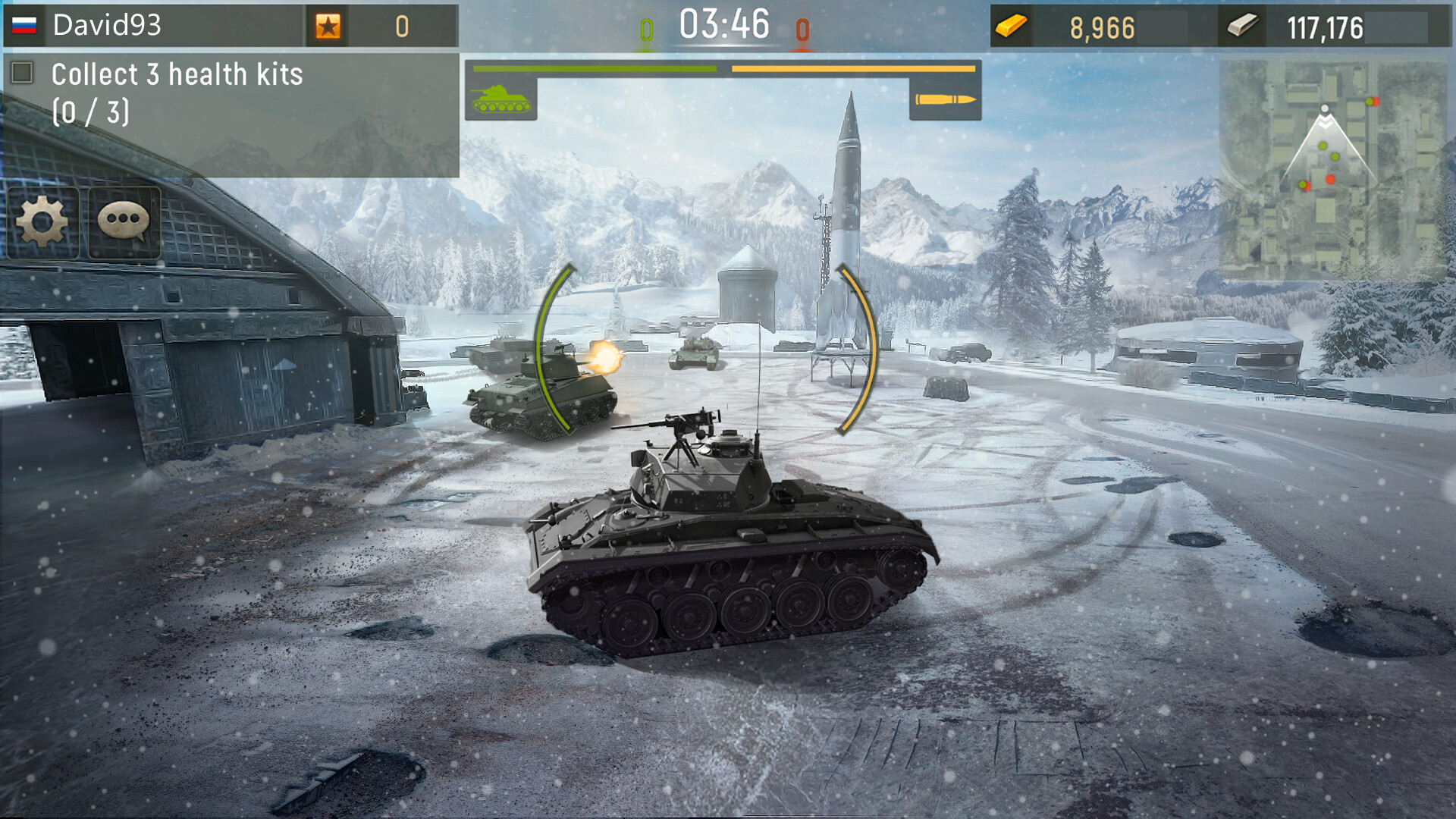Select the match timer showing 03:46
The width and height of the screenshot is (1456, 819).
pos(725,25)
